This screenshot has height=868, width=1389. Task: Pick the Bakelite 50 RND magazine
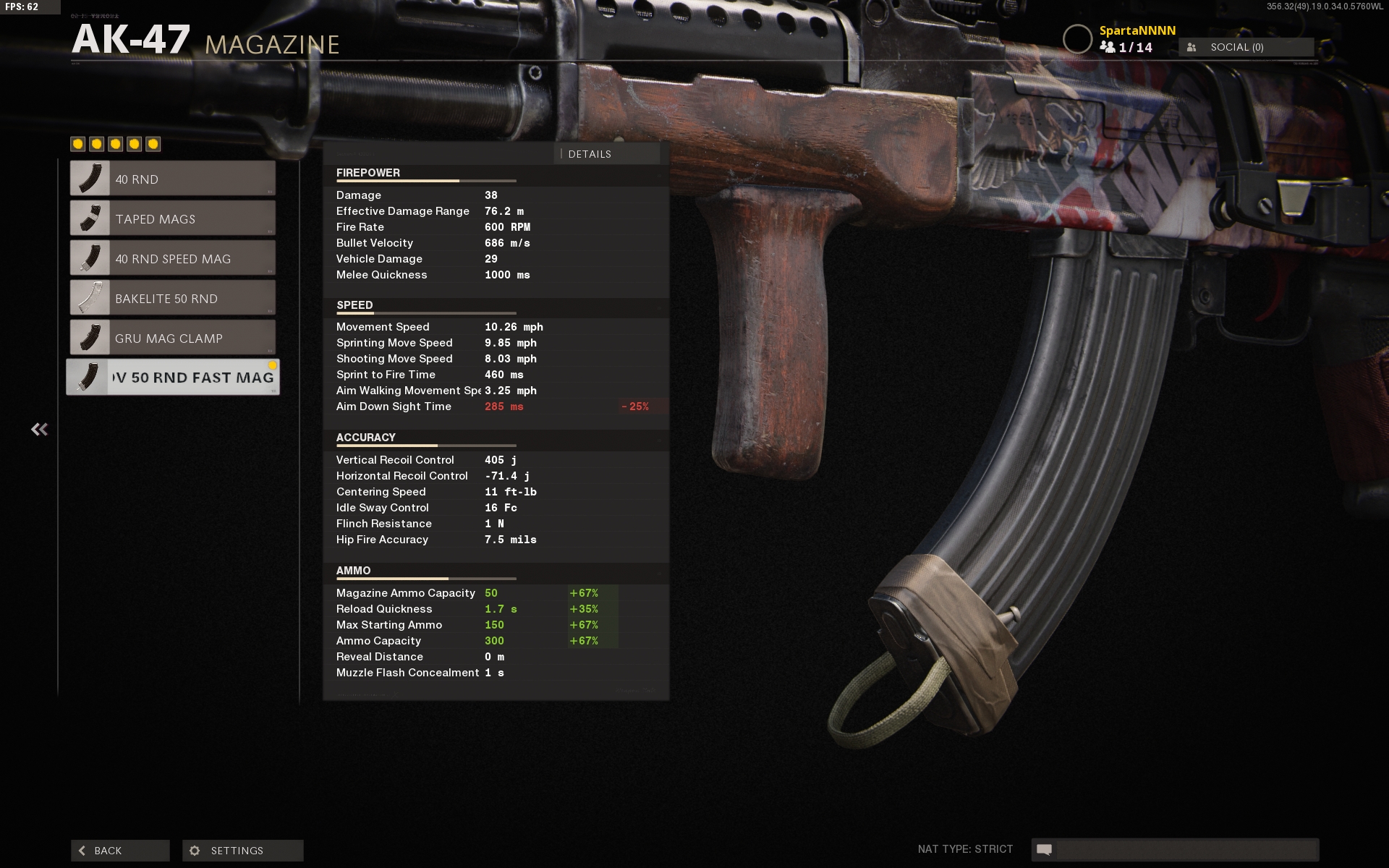(x=173, y=298)
